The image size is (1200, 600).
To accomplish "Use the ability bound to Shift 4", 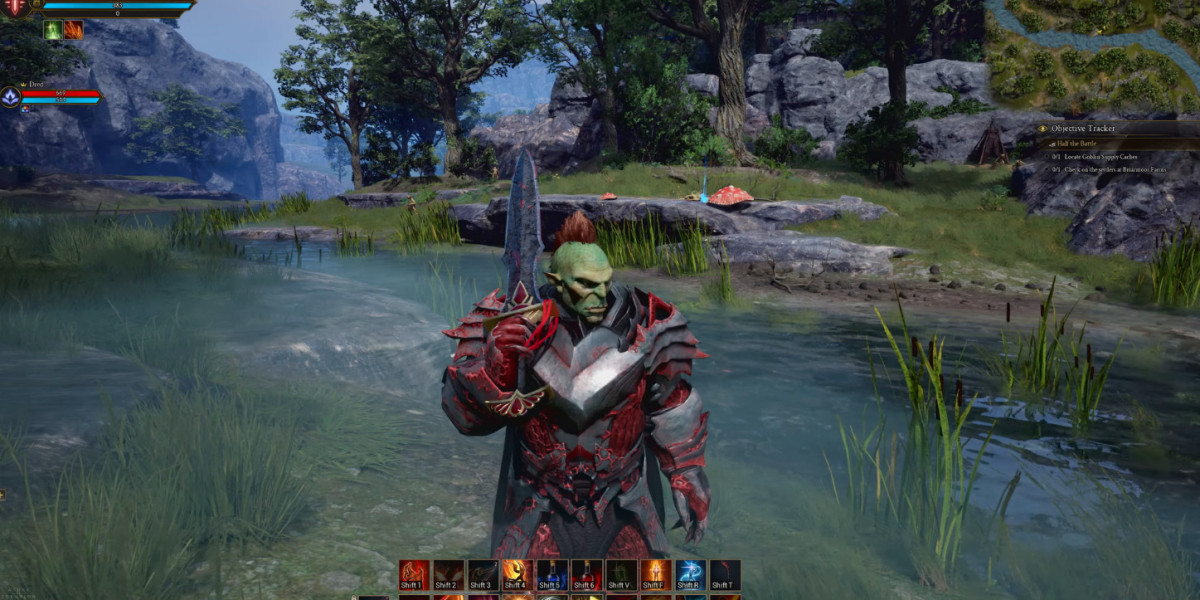I will pos(517,574).
